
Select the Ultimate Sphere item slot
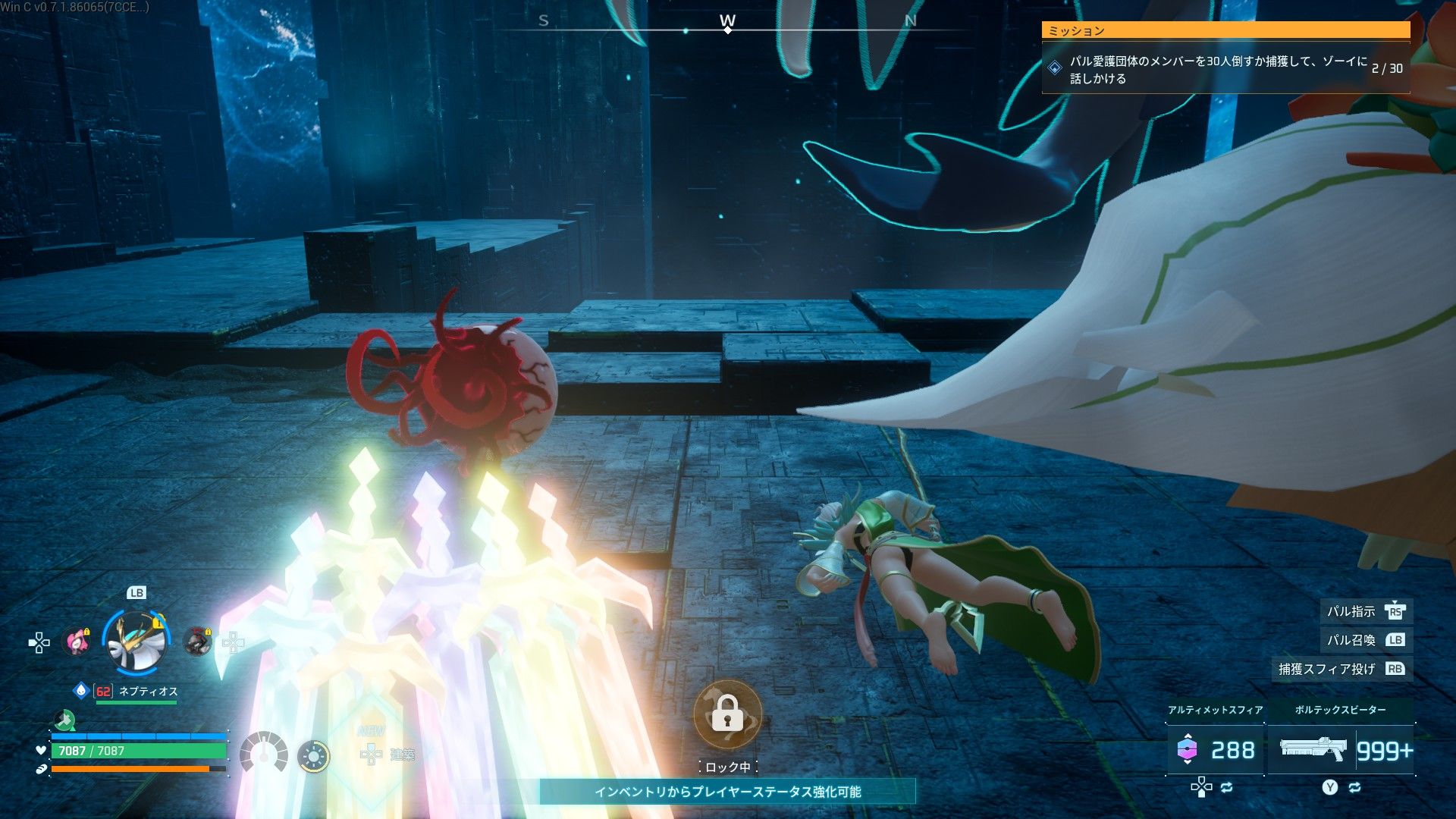[1215, 750]
